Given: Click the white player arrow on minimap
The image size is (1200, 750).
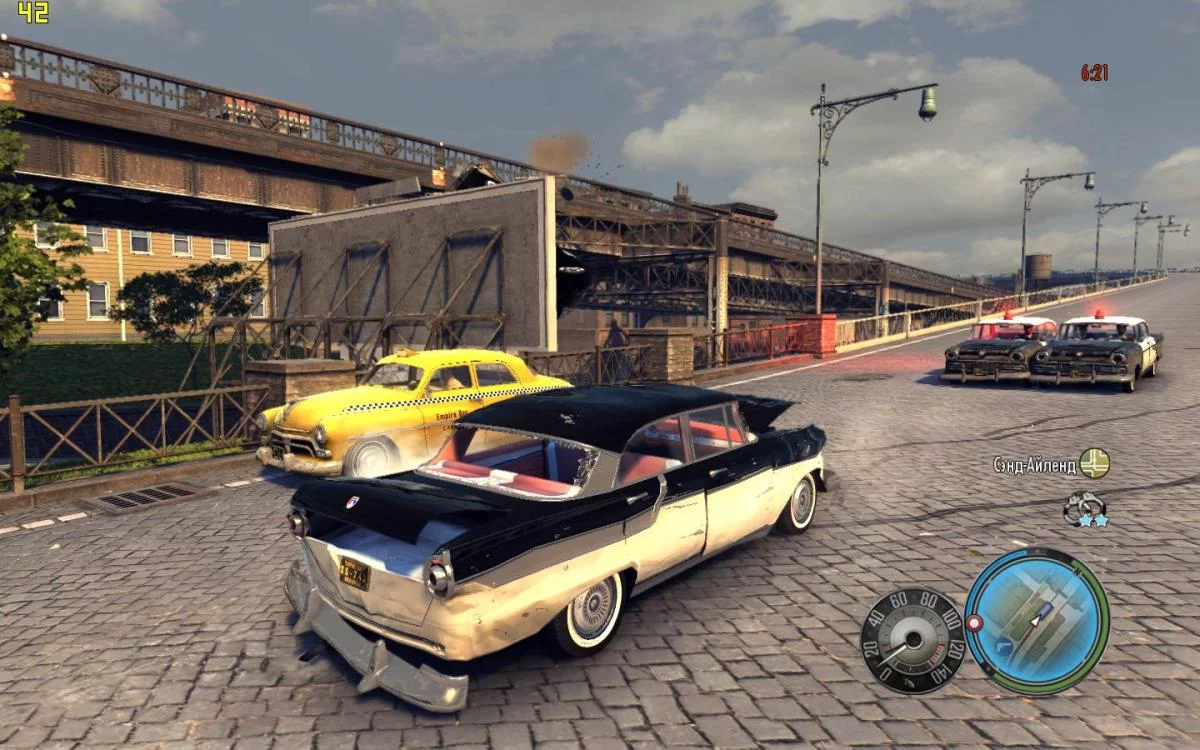Looking at the screenshot, I should tap(1037, 619).
